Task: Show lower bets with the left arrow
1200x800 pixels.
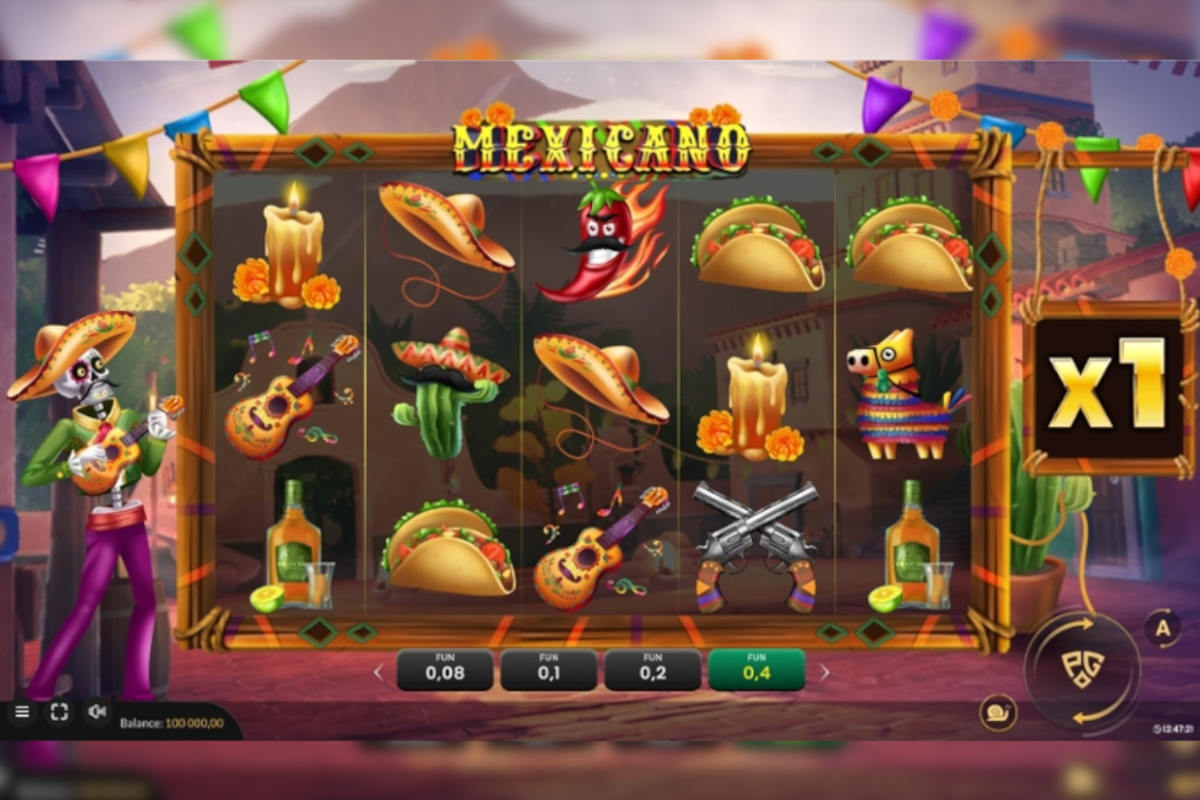Action: coord(379,672)
